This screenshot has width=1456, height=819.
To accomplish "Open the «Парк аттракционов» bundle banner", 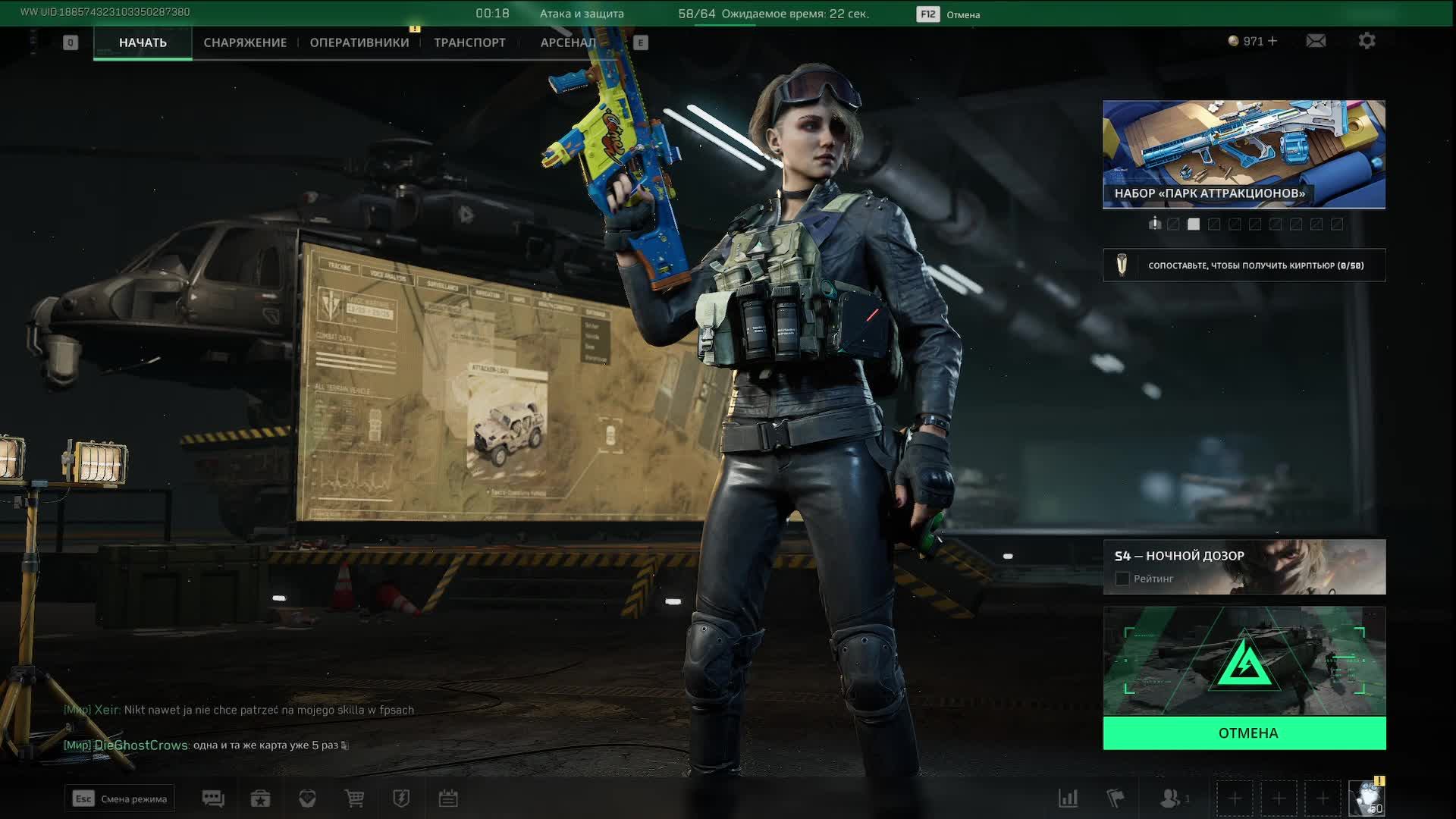I will (x=1244, y=154).
